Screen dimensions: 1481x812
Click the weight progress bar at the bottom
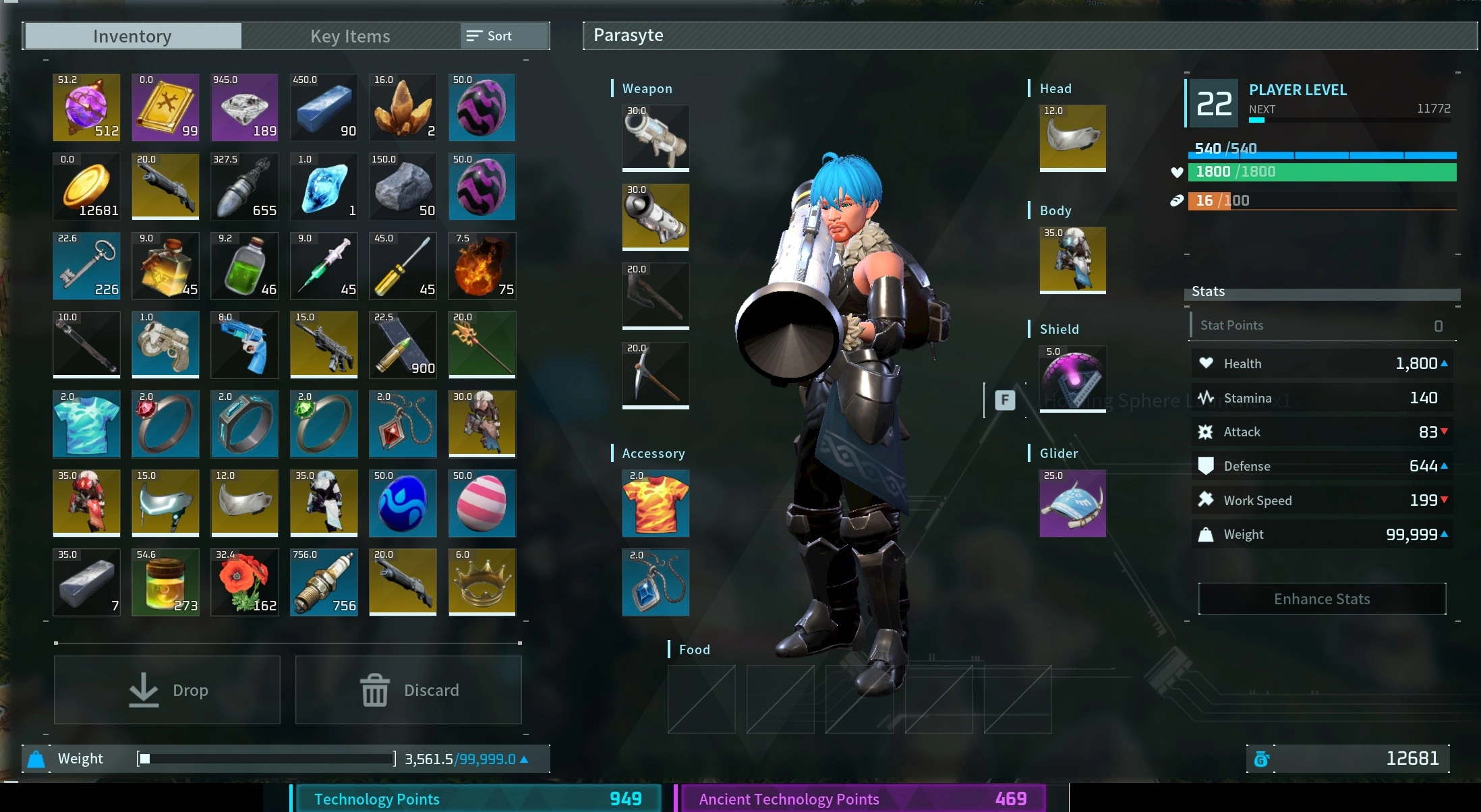coord(265,758)
